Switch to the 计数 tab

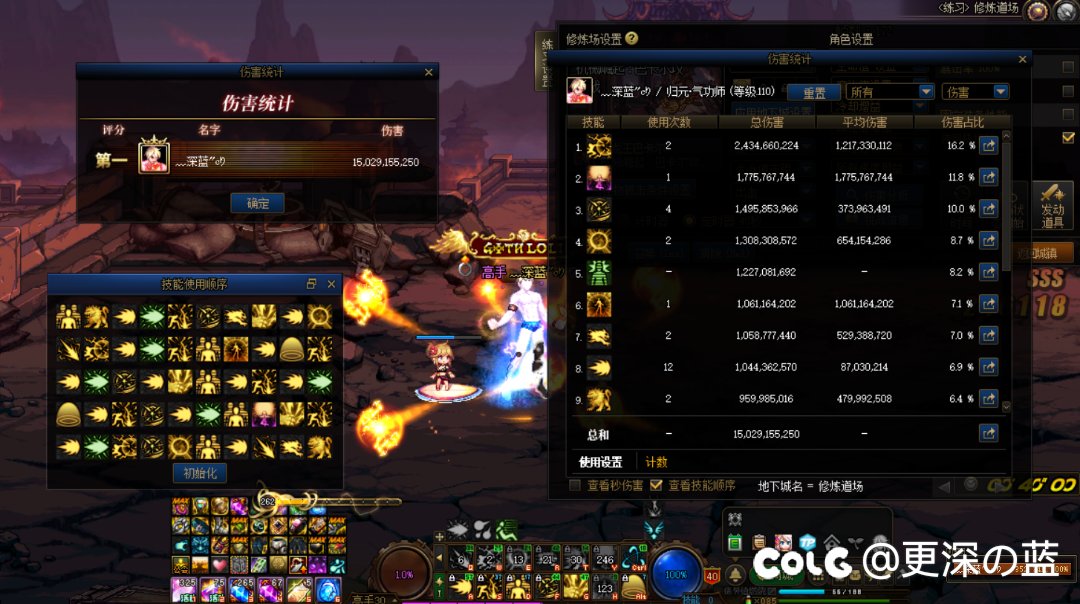656,462
